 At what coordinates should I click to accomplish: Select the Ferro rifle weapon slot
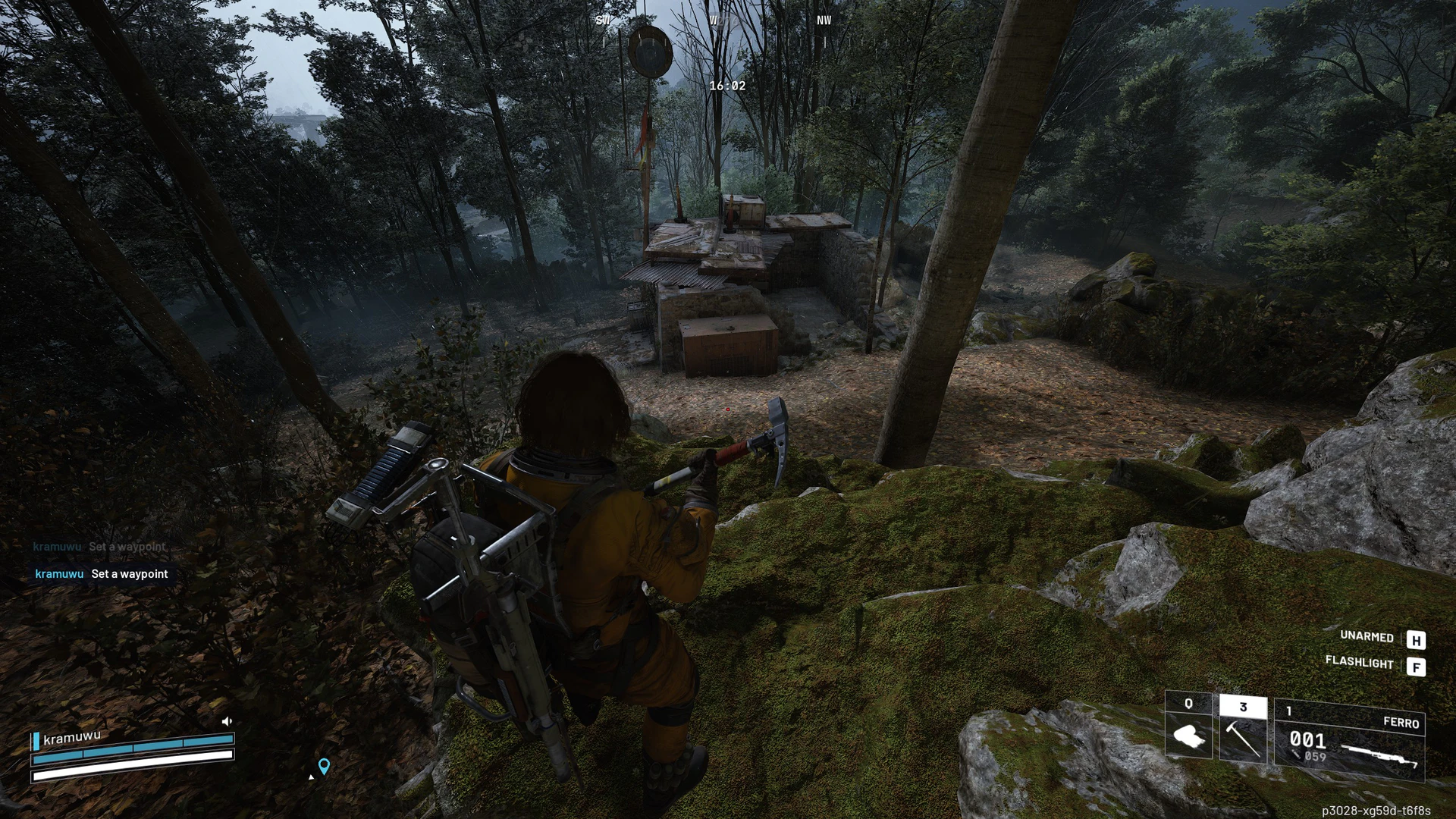1348,739
